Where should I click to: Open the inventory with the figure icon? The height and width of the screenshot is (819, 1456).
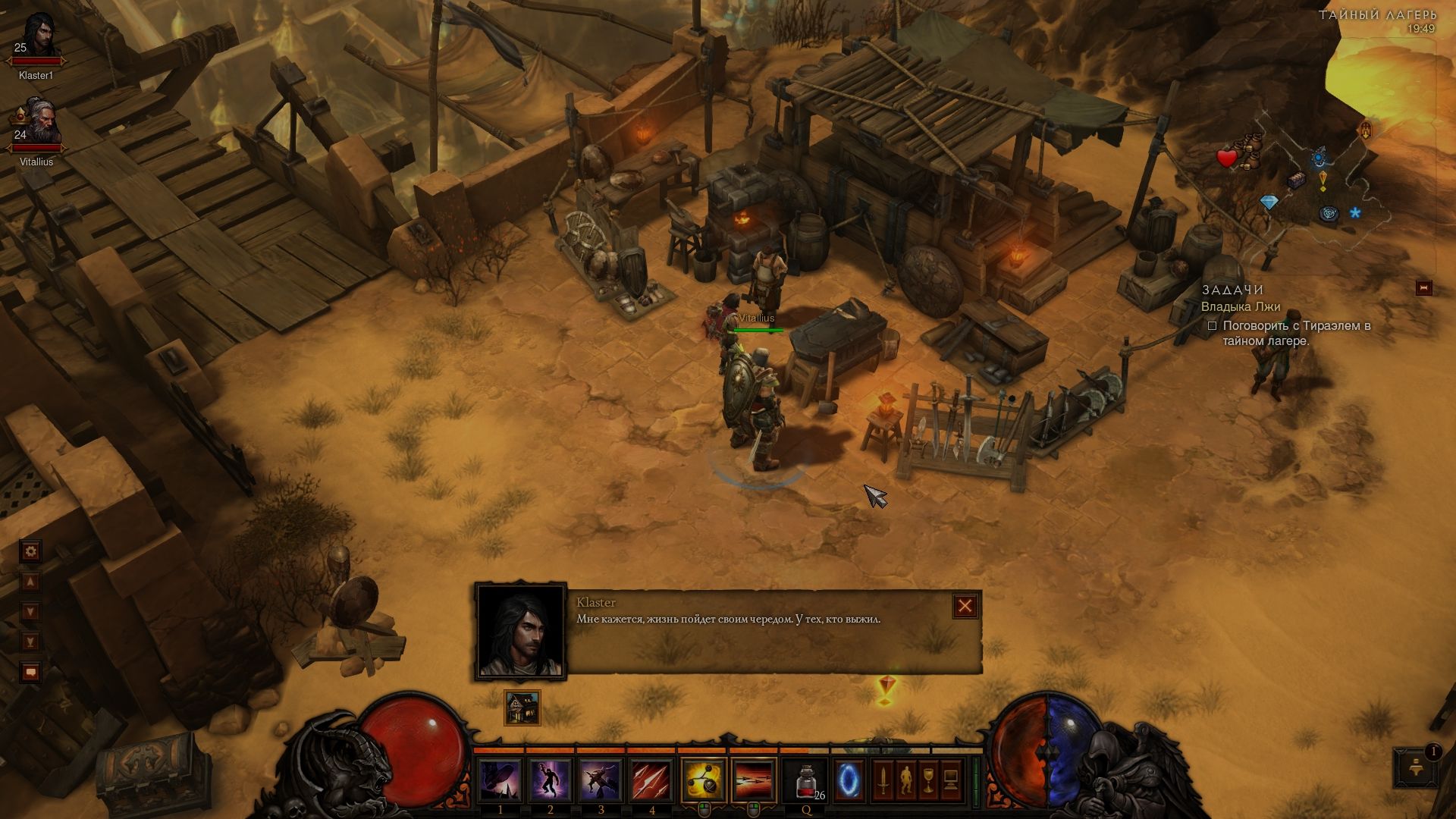click(905, 780)
